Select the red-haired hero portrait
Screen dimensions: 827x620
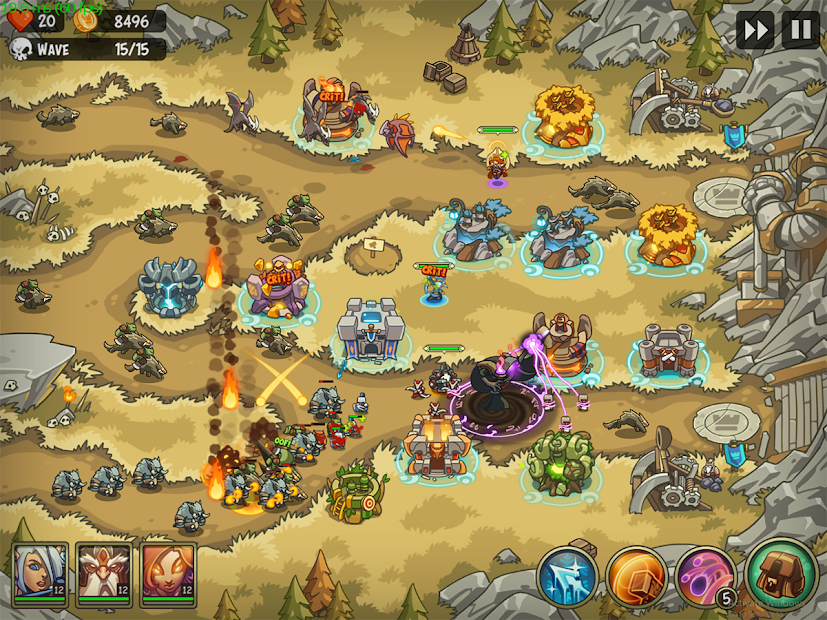pos(167,574)
